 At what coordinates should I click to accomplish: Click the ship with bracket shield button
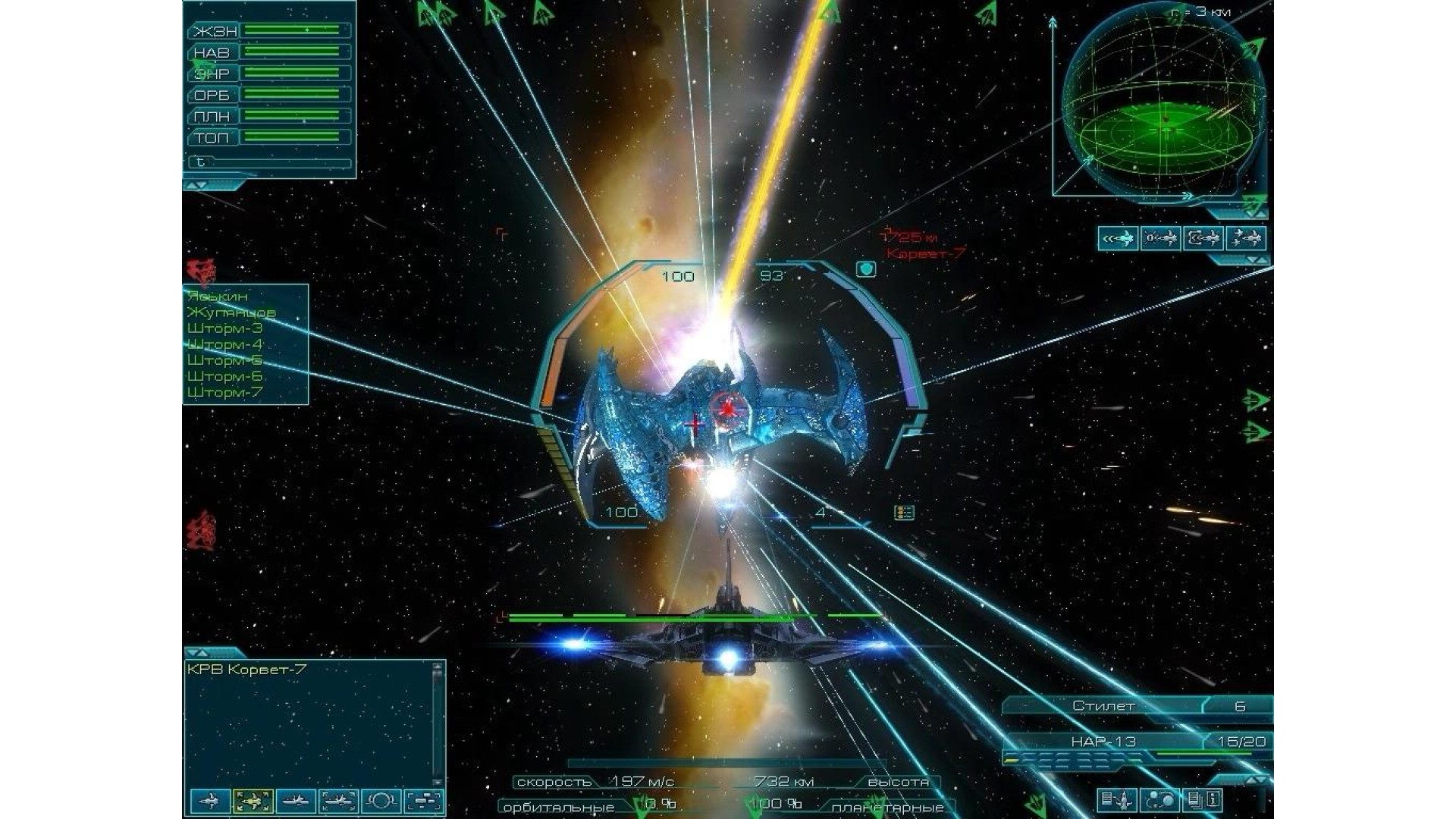[x=1203, y=239]
